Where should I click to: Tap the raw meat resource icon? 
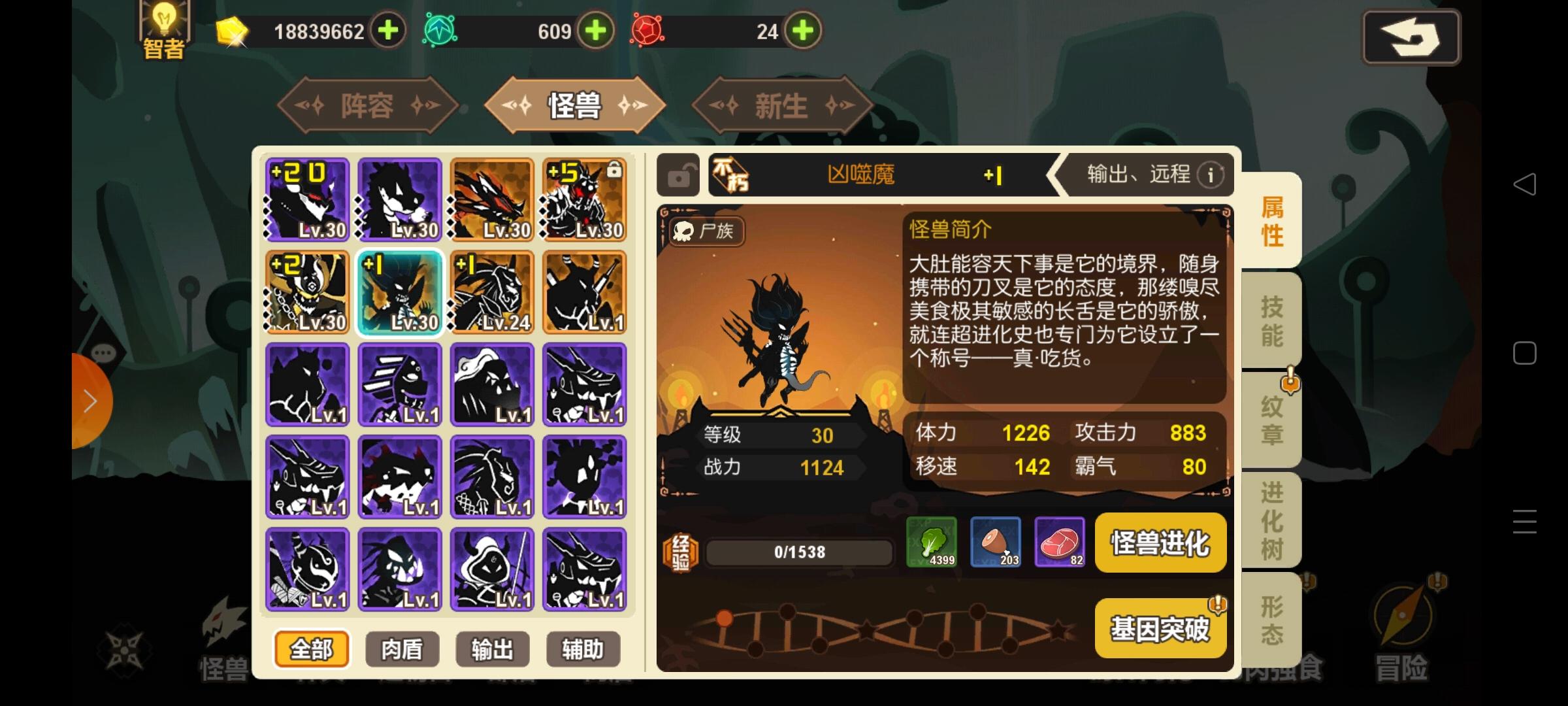(1059, 541)
